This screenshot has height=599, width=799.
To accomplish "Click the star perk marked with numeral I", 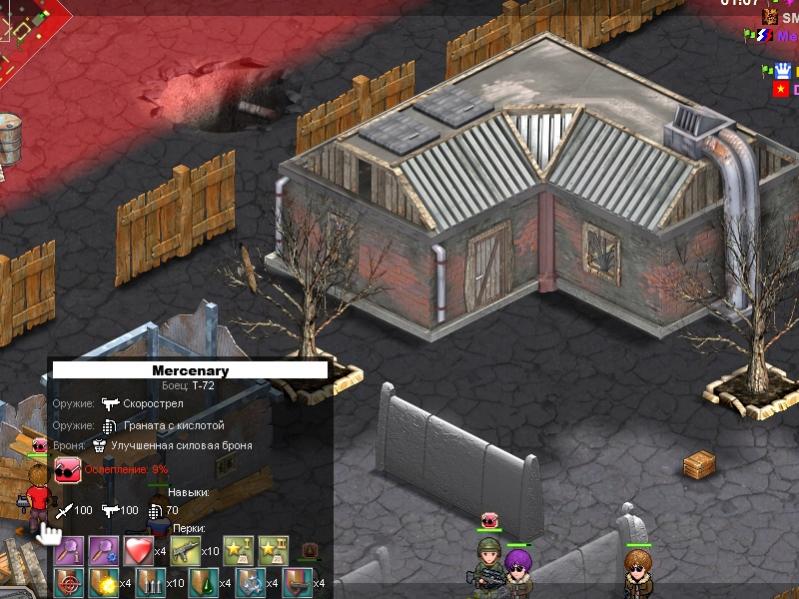I will [x=236, y=550].
